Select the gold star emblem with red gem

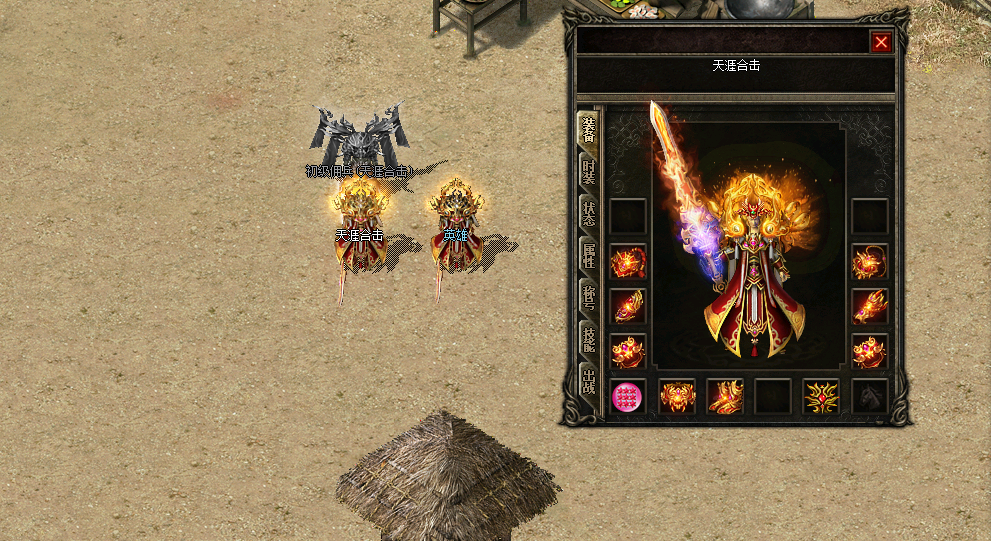[821, 397]
